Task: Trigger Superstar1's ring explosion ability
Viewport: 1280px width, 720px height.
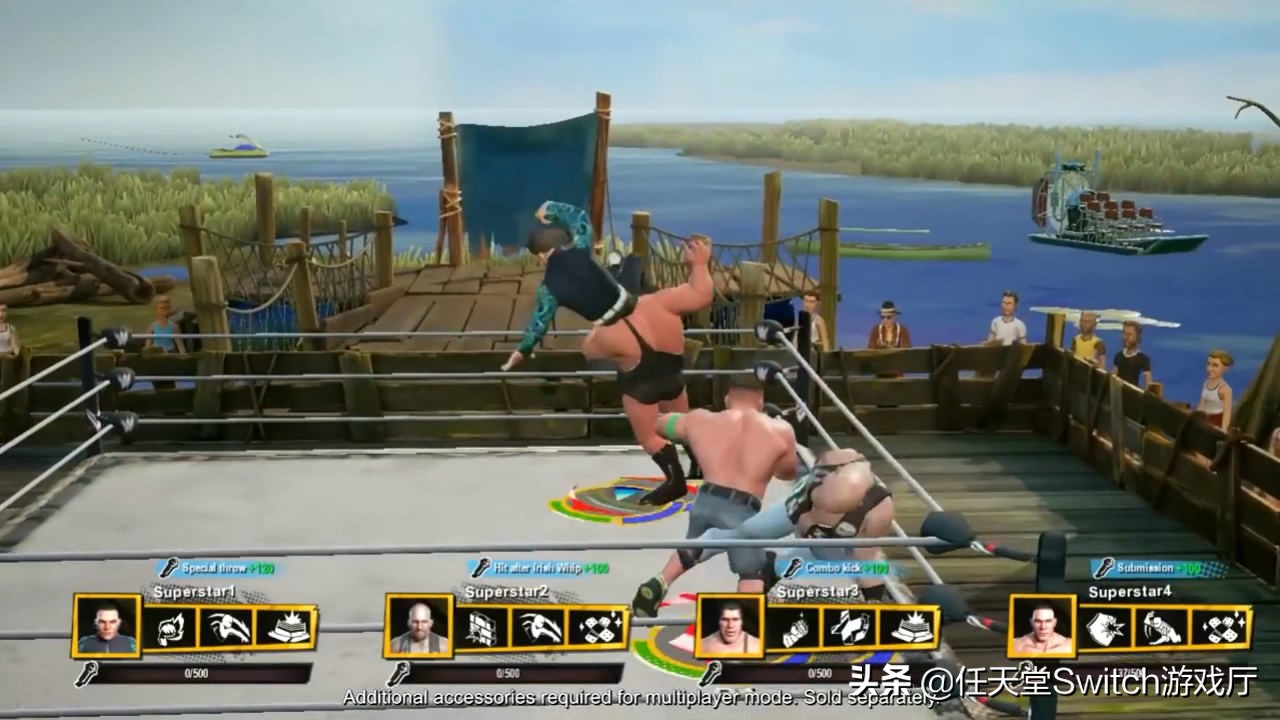Action: (x=285, y=627)
